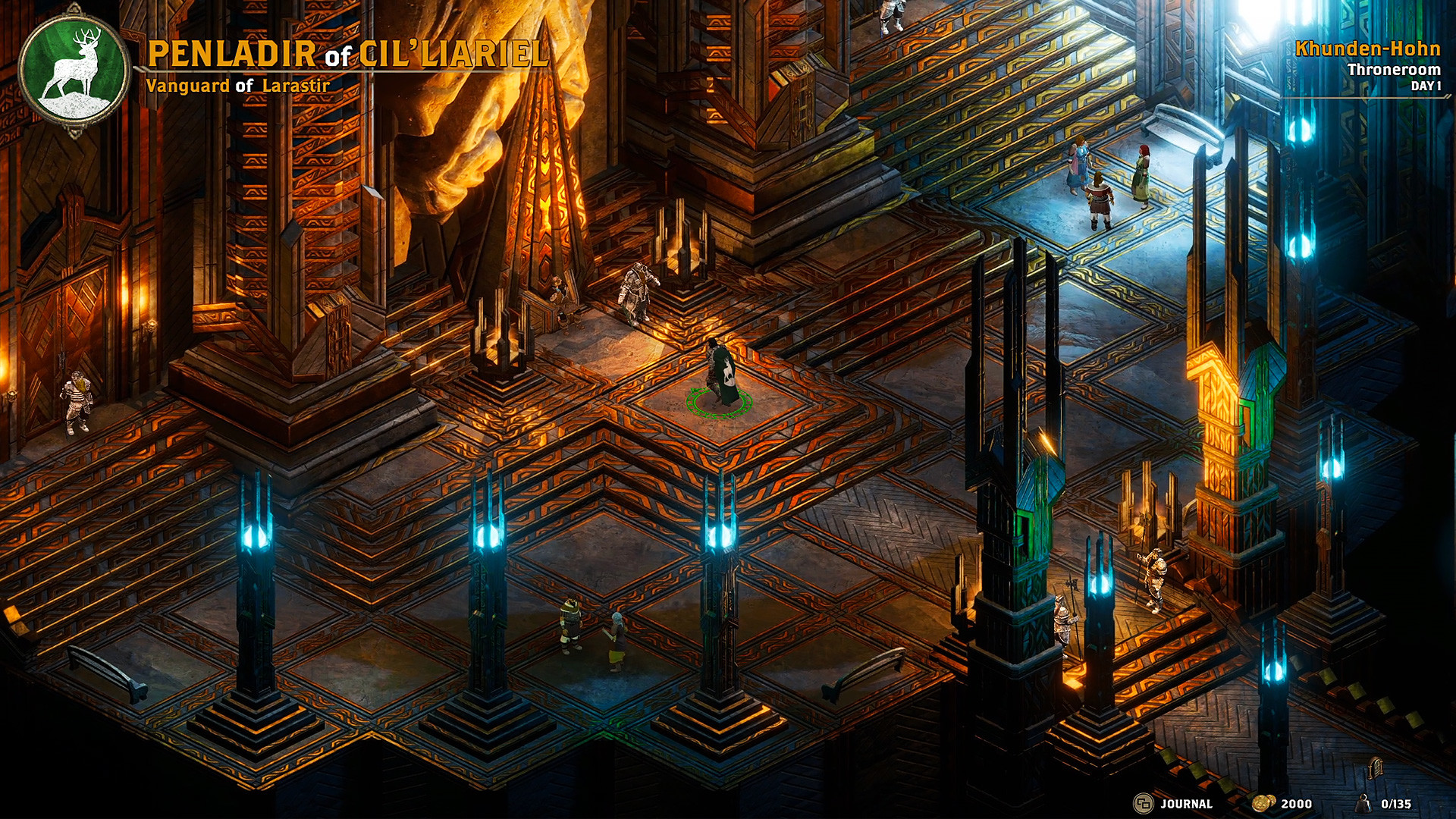Click the name PENLADIR of CIL'LIARIEL

point(349,53)
